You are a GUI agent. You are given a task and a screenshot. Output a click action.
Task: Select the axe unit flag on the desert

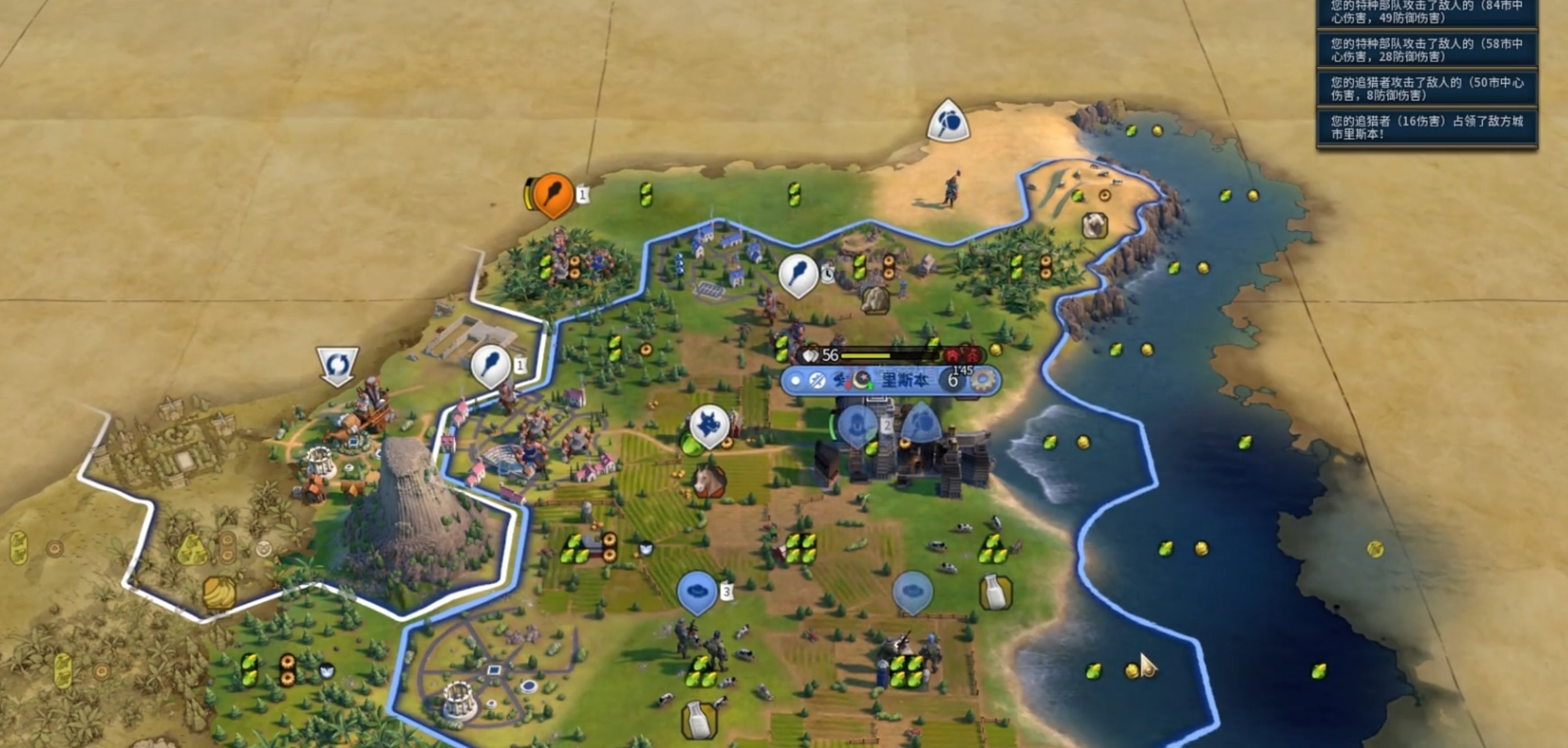coord(948,122)
